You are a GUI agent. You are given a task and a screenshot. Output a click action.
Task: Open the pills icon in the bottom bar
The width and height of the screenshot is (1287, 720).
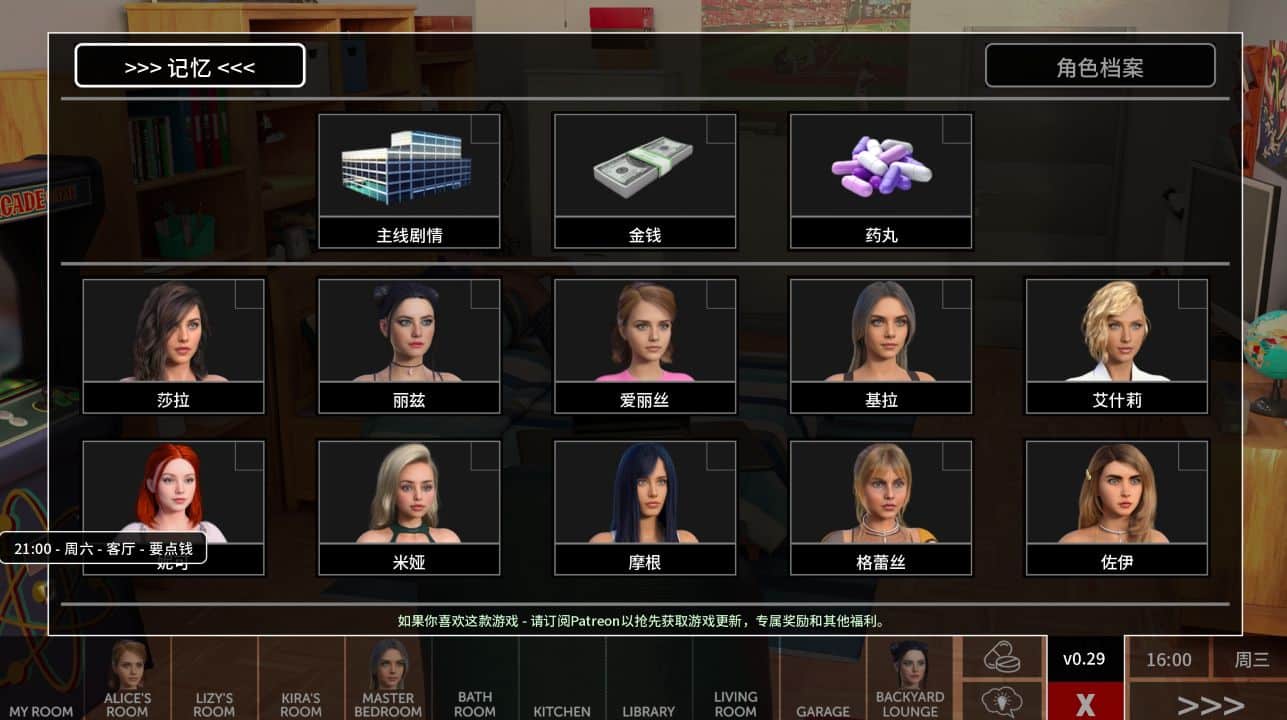pos(1001,655)
